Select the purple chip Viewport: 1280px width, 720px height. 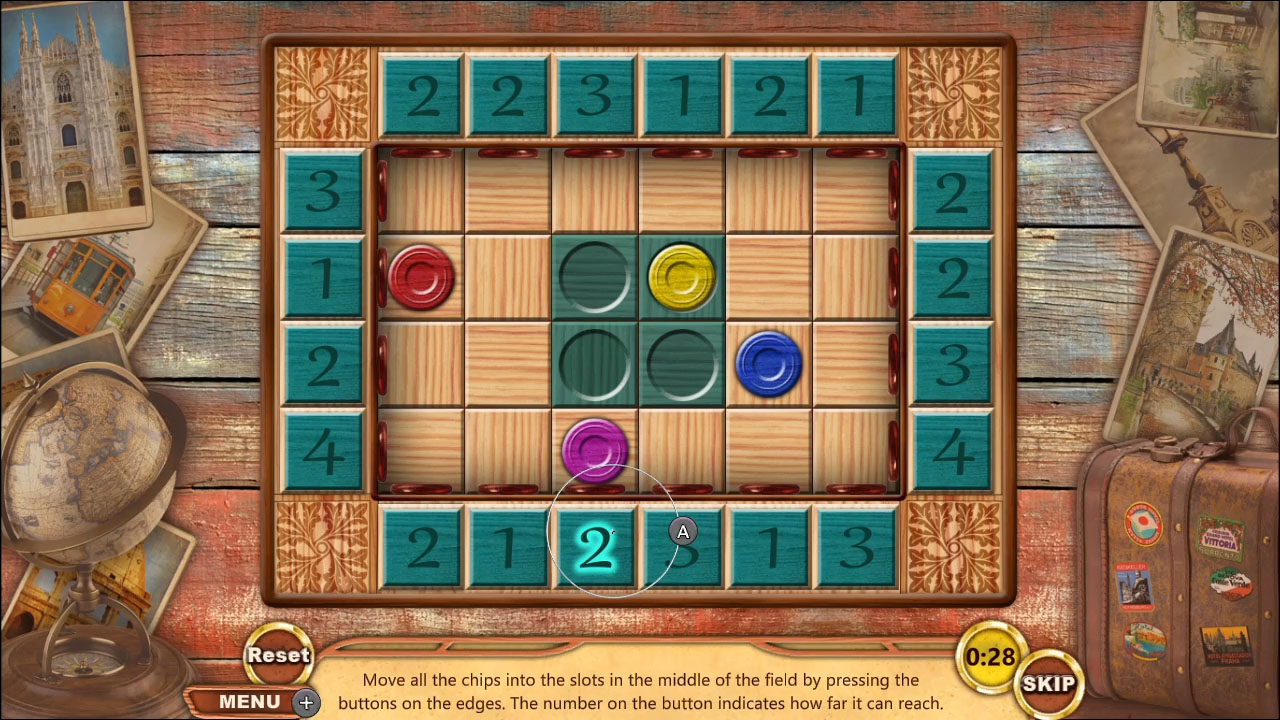pyautogui.click(x=595, y=449)
